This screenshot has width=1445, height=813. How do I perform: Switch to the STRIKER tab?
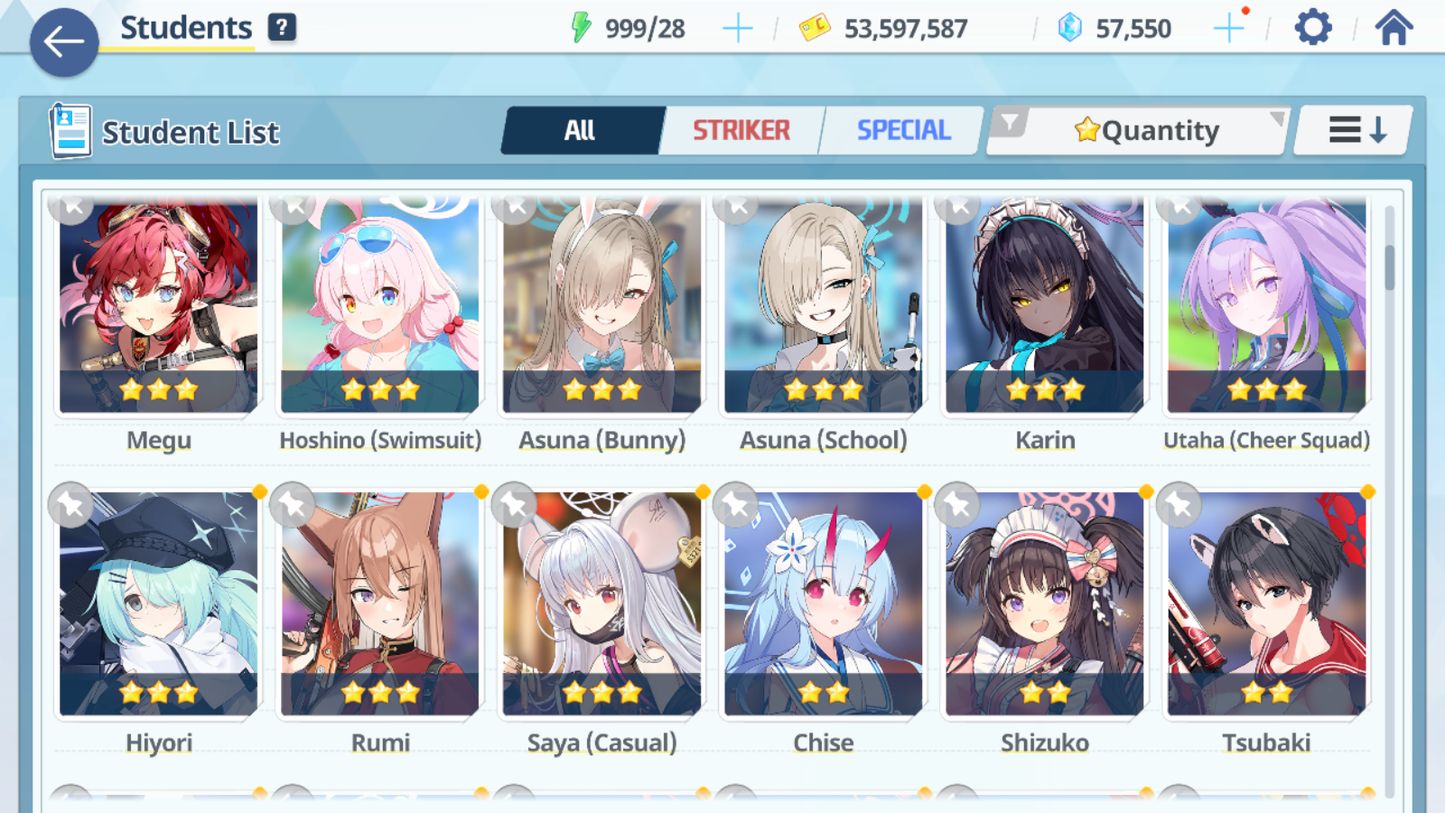tap(741, 129)
